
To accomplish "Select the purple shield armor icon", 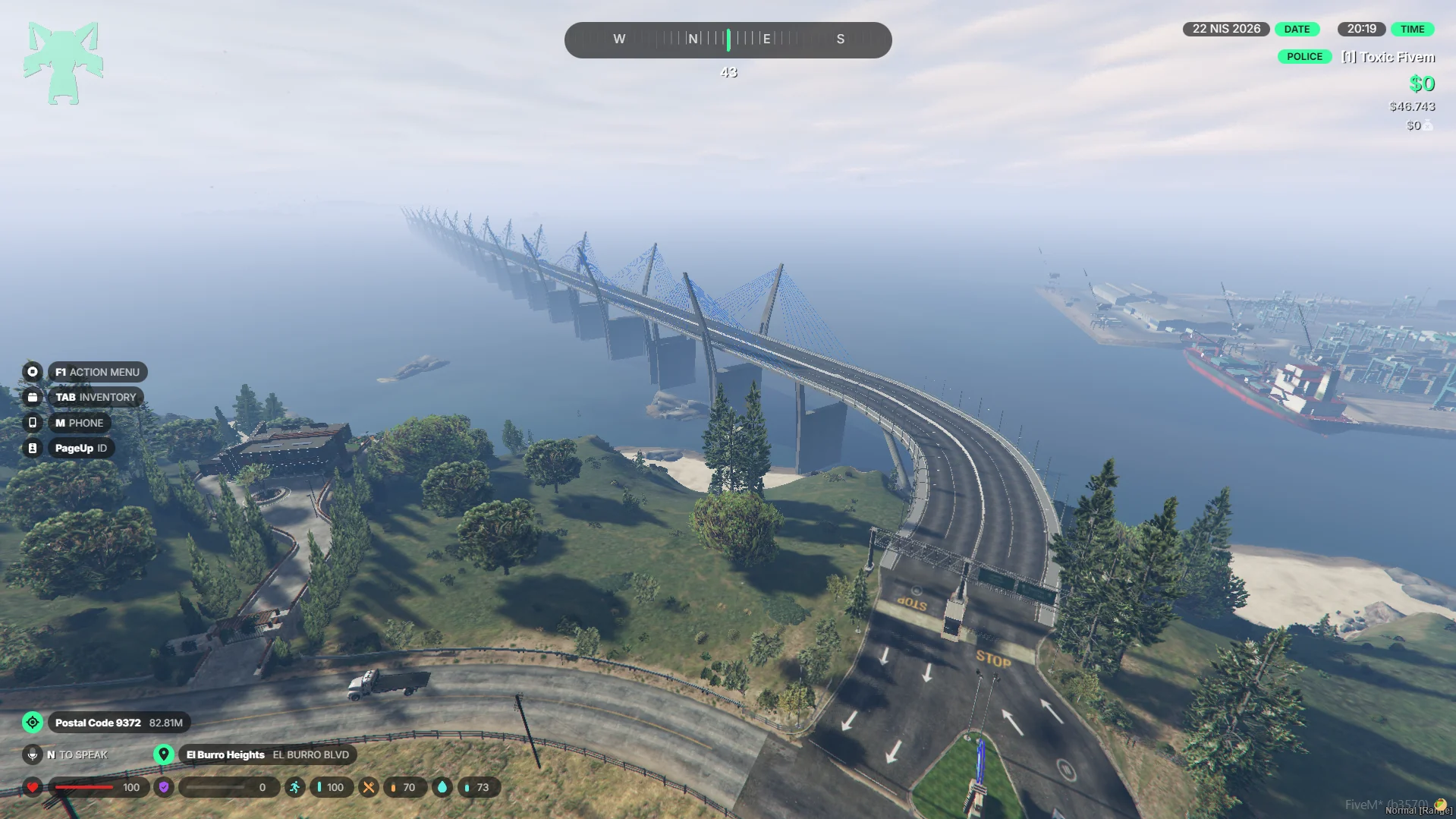I will click(x=164, y=787).
